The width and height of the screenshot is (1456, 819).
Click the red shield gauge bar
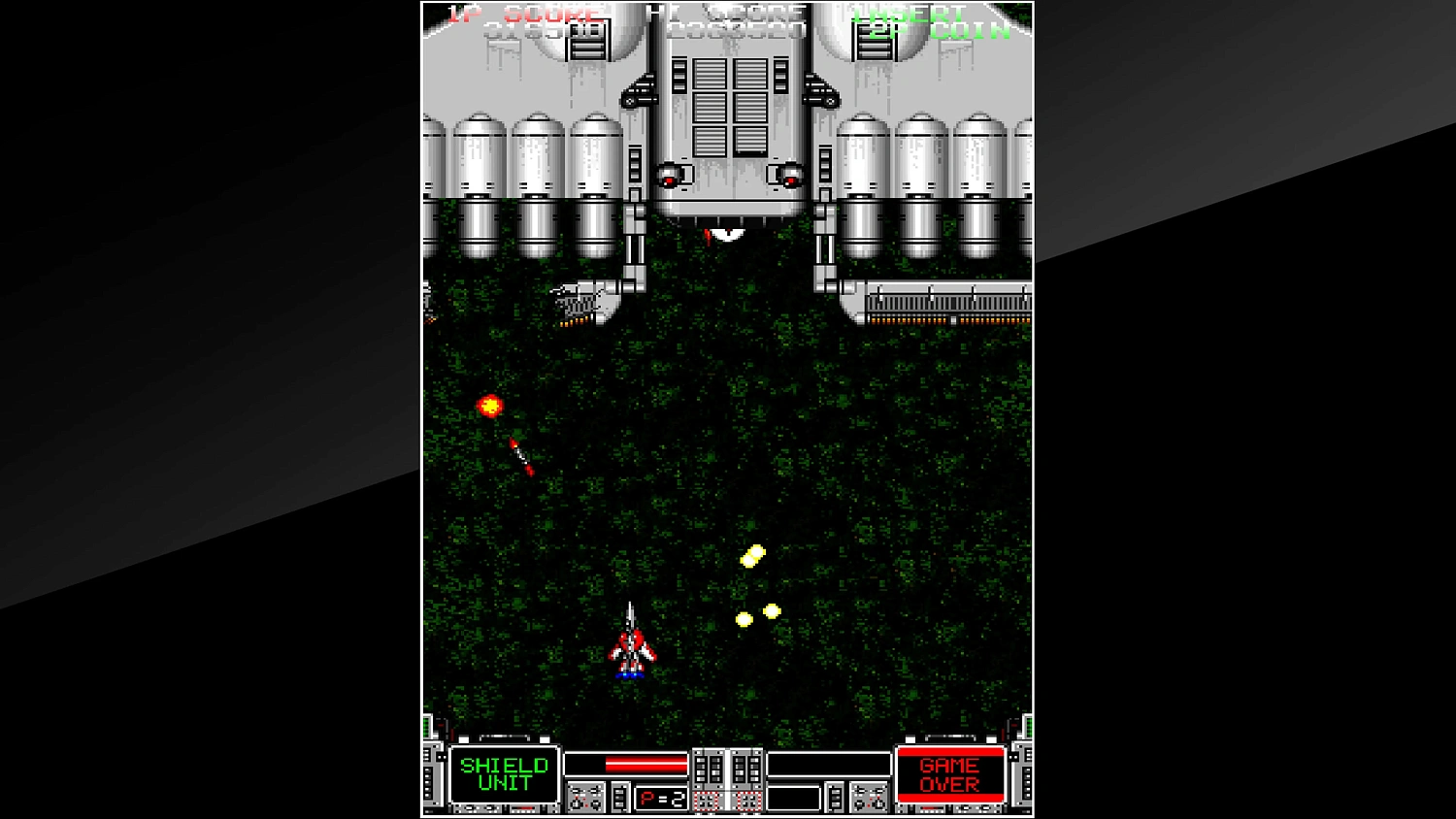coord(646,763)
